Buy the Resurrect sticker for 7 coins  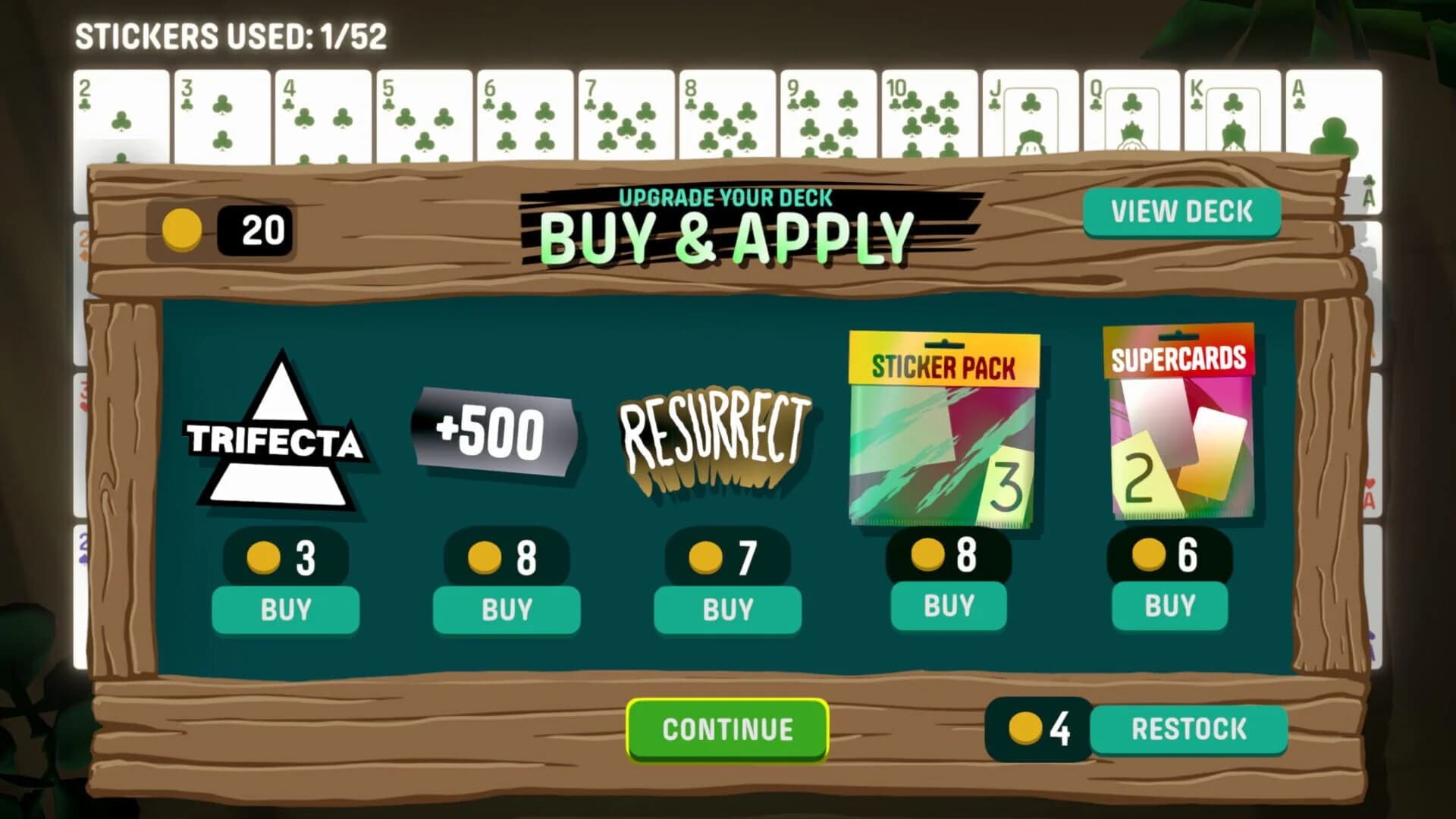coord(727,609)
